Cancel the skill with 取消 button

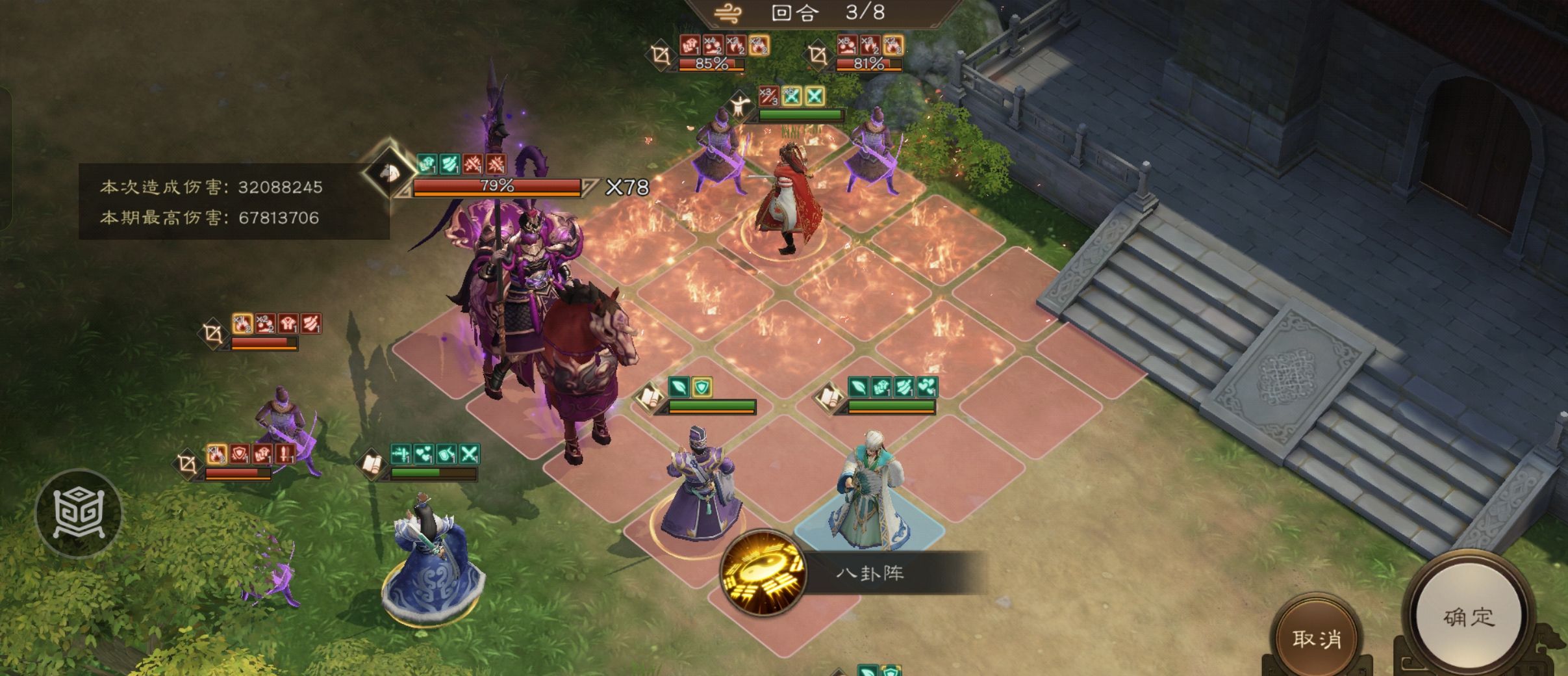[x=1317, y=638]
